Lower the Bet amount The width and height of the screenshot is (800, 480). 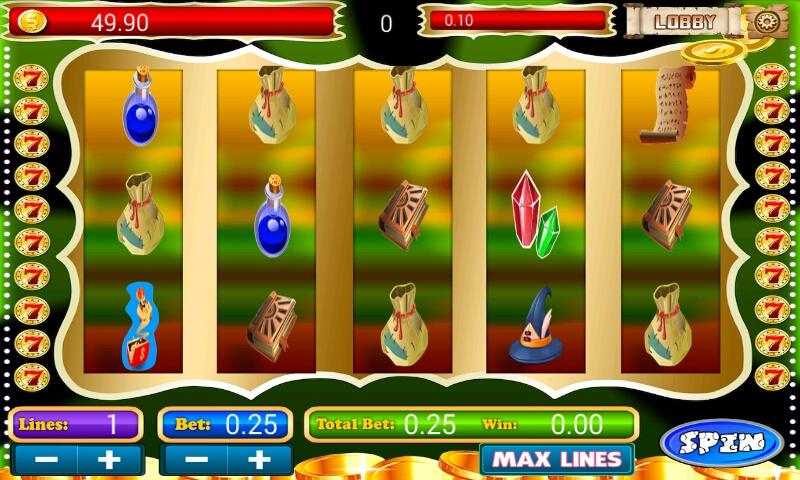(x=195, y=461)
